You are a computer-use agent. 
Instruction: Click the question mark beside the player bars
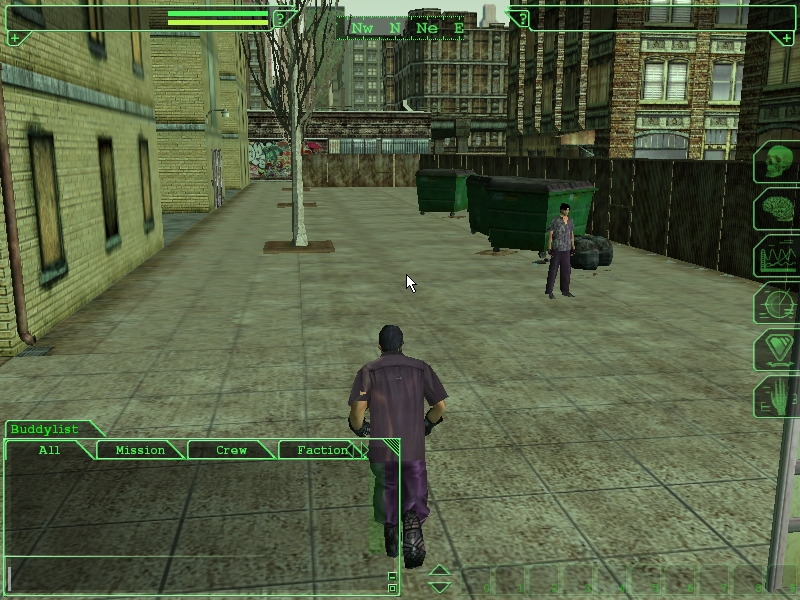(281, 17)
